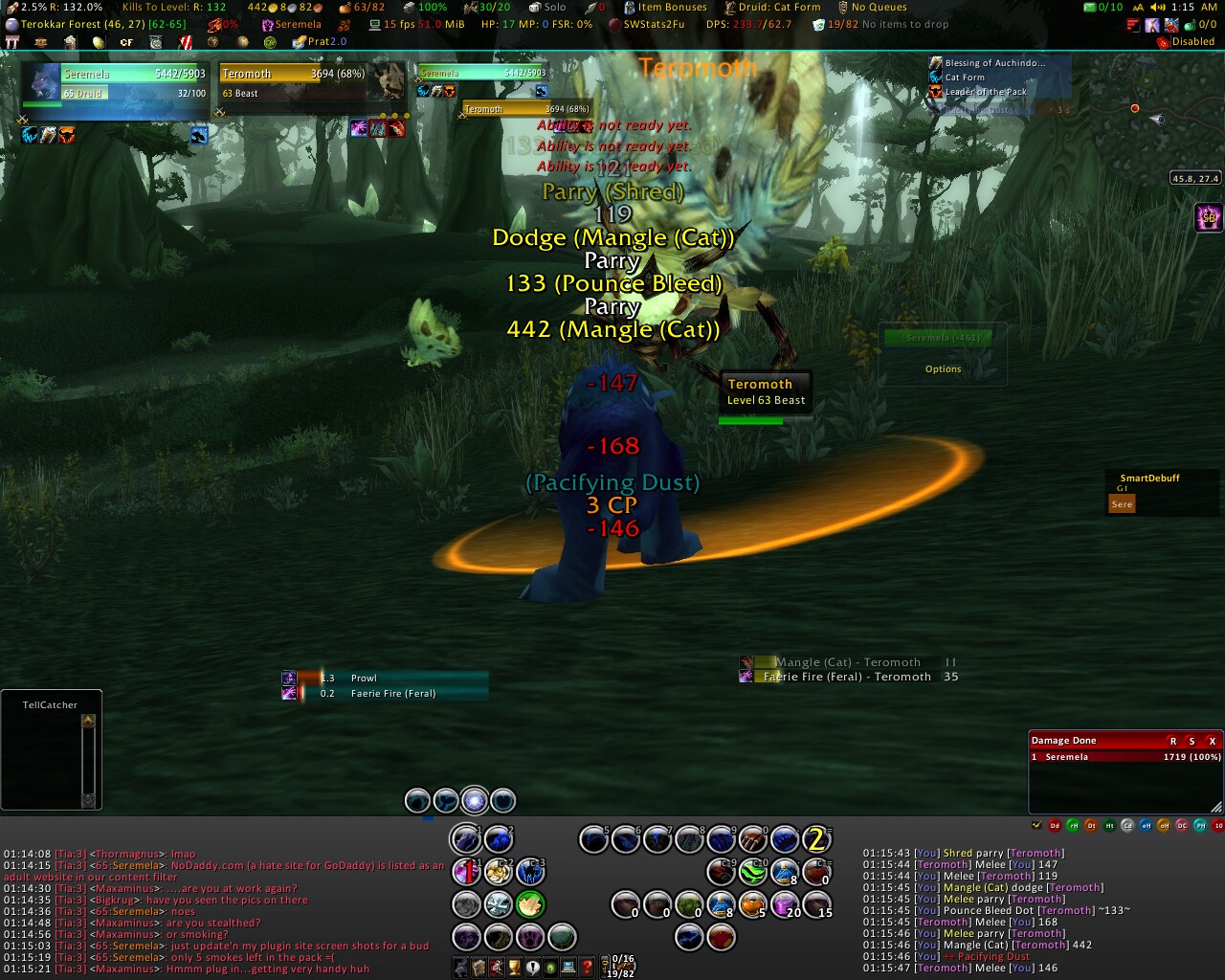Select the Cat Form buff entry
This screenshot has width=1225, height=980.
click(x=965, y=78)
